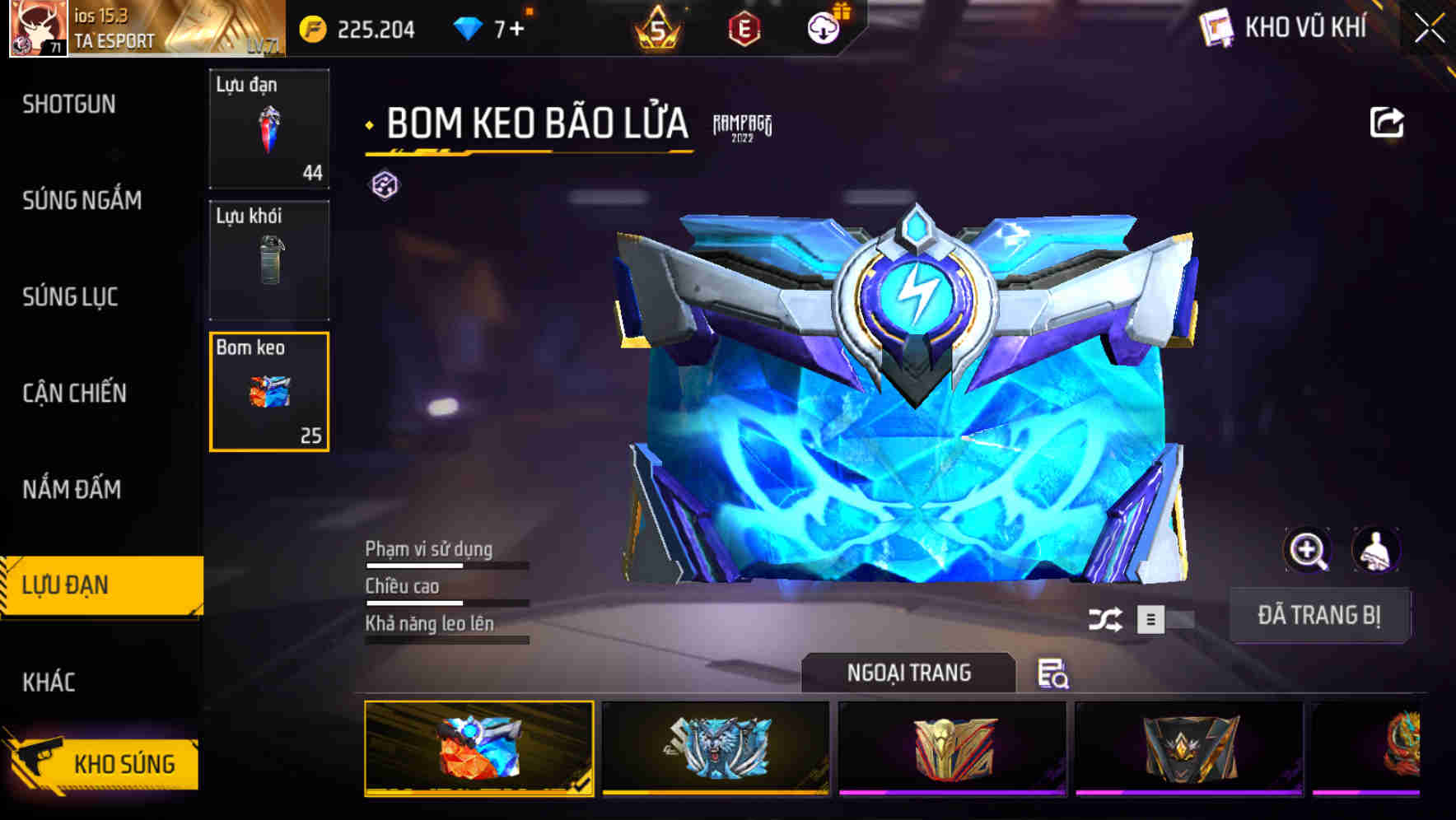
Task: Click the level 5 crown rank badge
Action: click(x=659, y=27)
